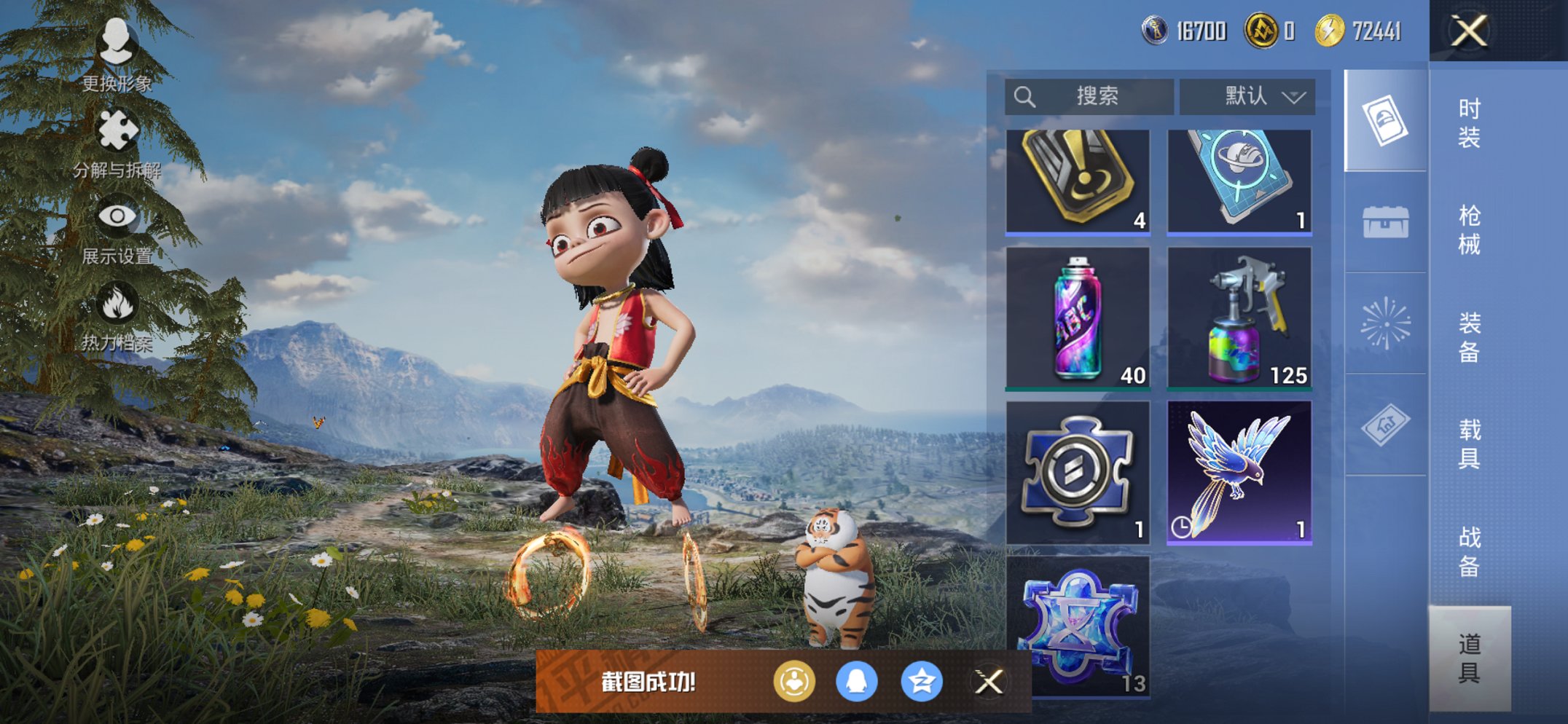Select the blue planet card item
Viewport: 1568px width, 724px height.
[1239, 182]
